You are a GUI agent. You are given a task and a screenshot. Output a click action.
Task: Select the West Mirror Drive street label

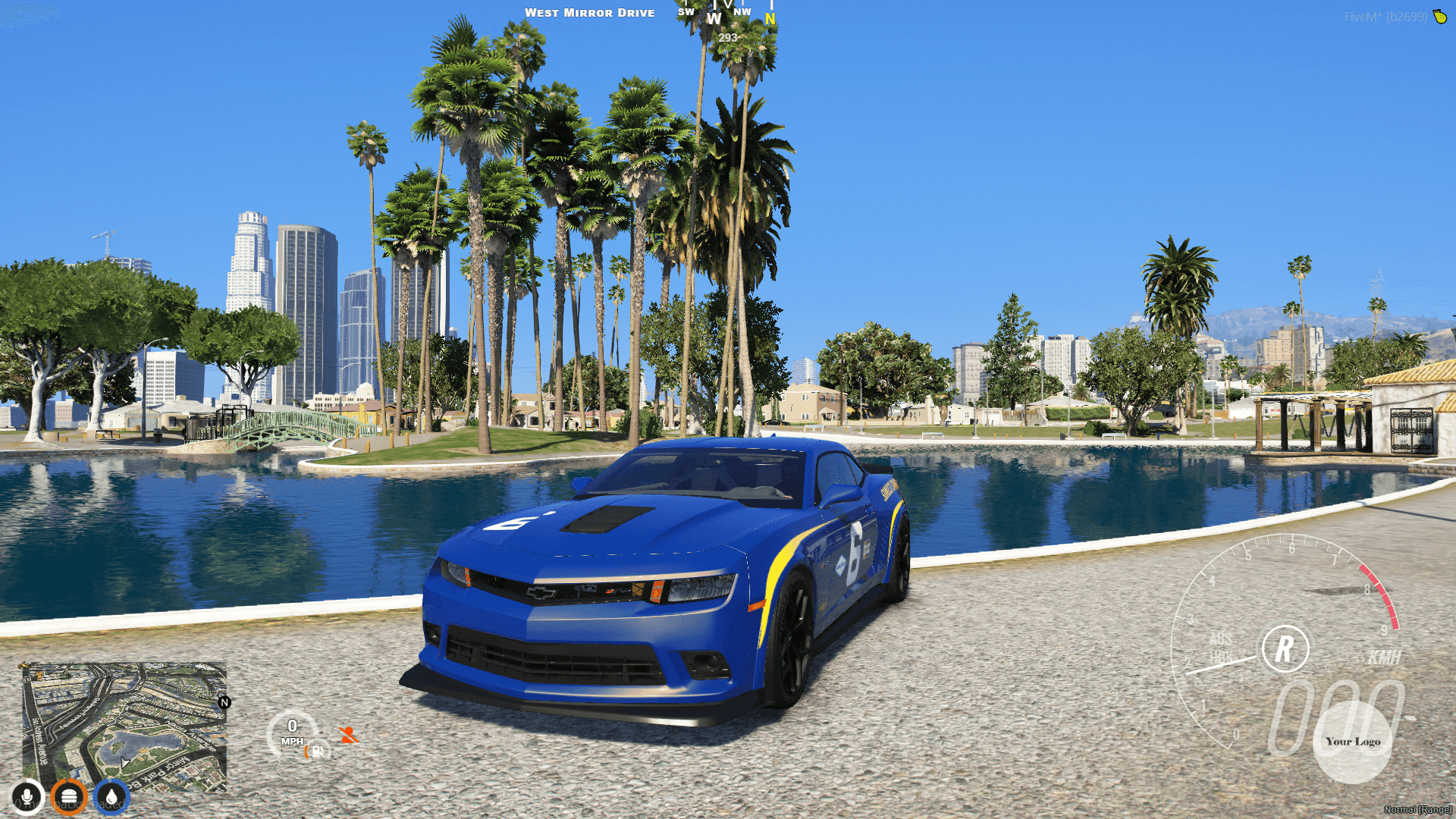click(x=591, y=12)
